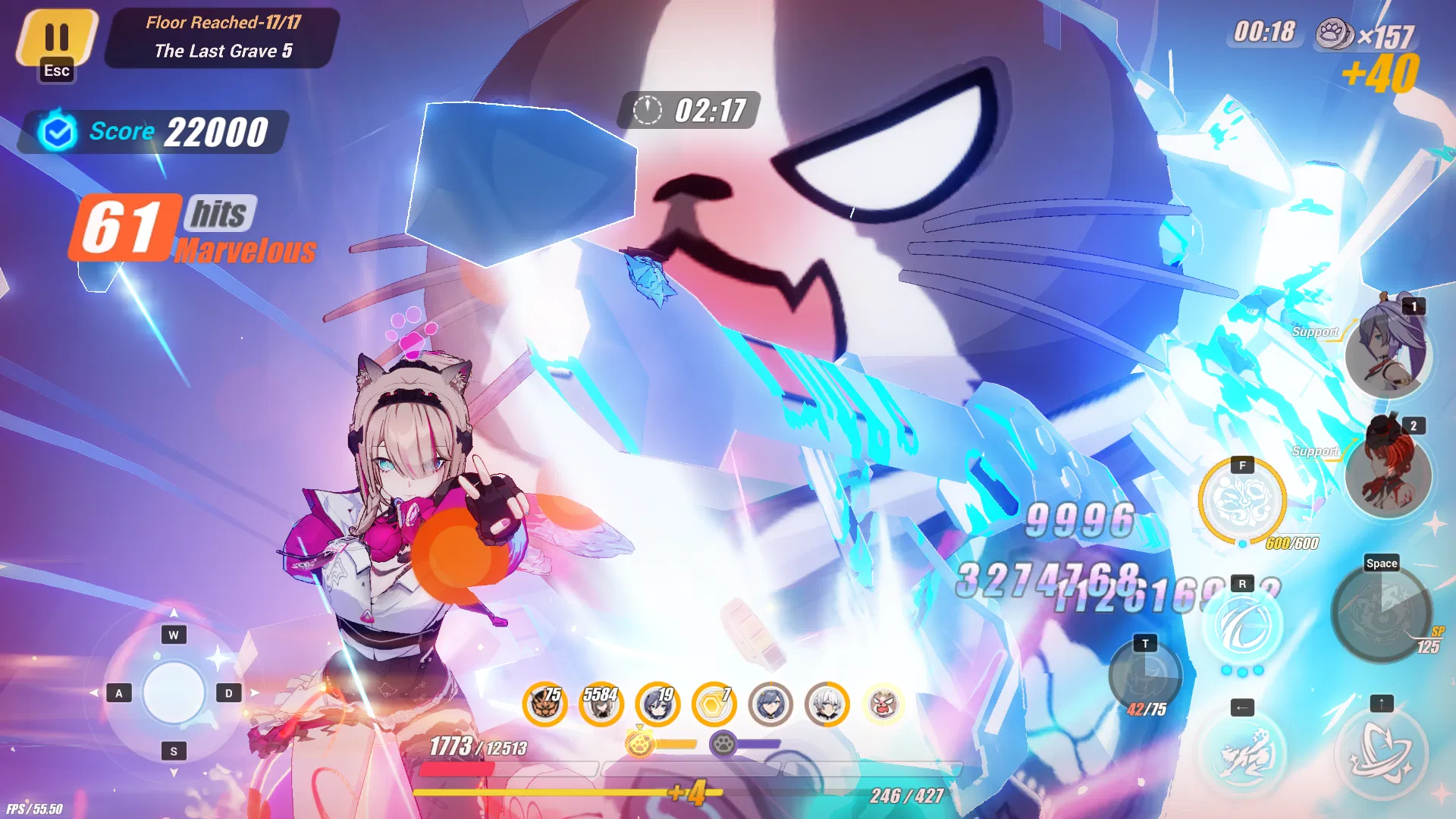Click the Score 22000 badge

coord(152,131)
